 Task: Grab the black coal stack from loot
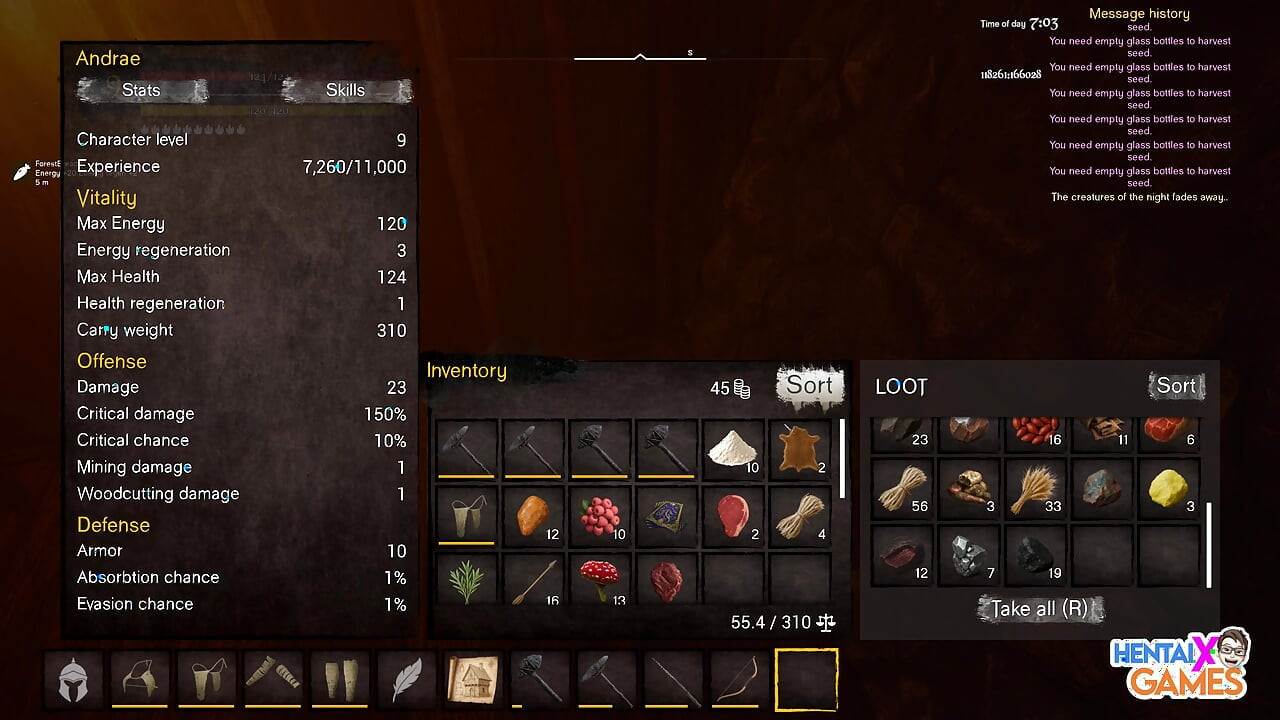1035,555
